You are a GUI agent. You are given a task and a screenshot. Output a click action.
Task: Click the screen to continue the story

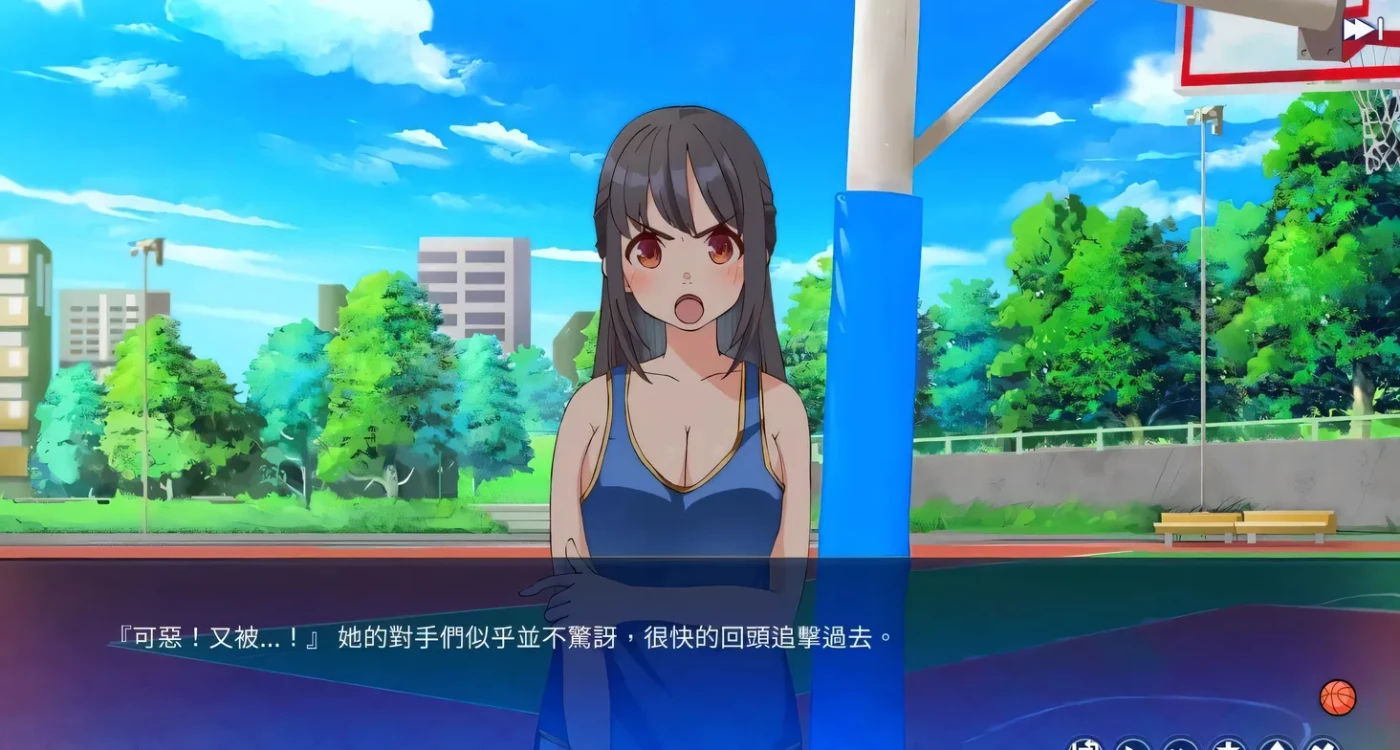[x=700, y=400]
